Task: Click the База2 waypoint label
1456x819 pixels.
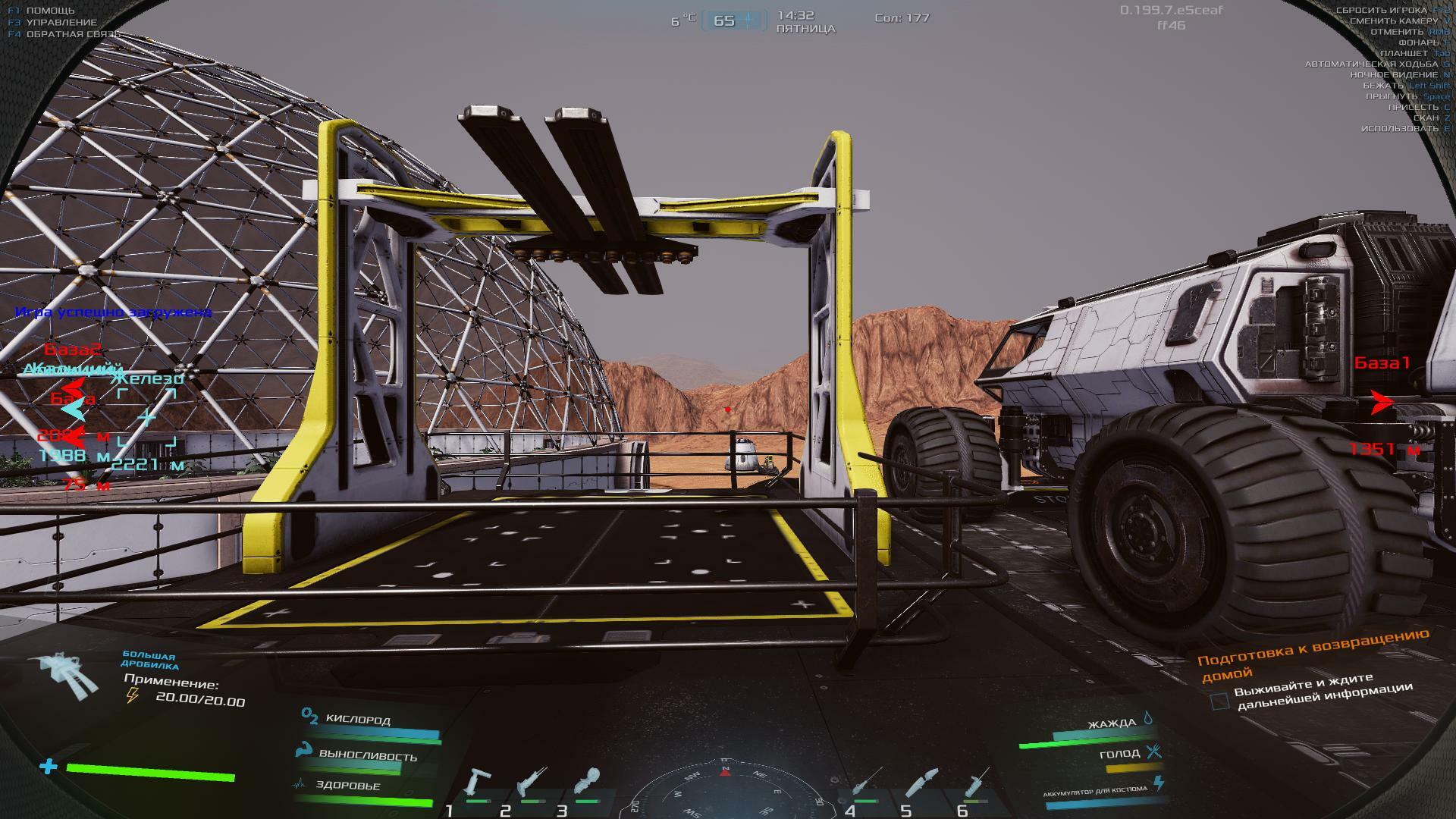Action: (72, 350)
